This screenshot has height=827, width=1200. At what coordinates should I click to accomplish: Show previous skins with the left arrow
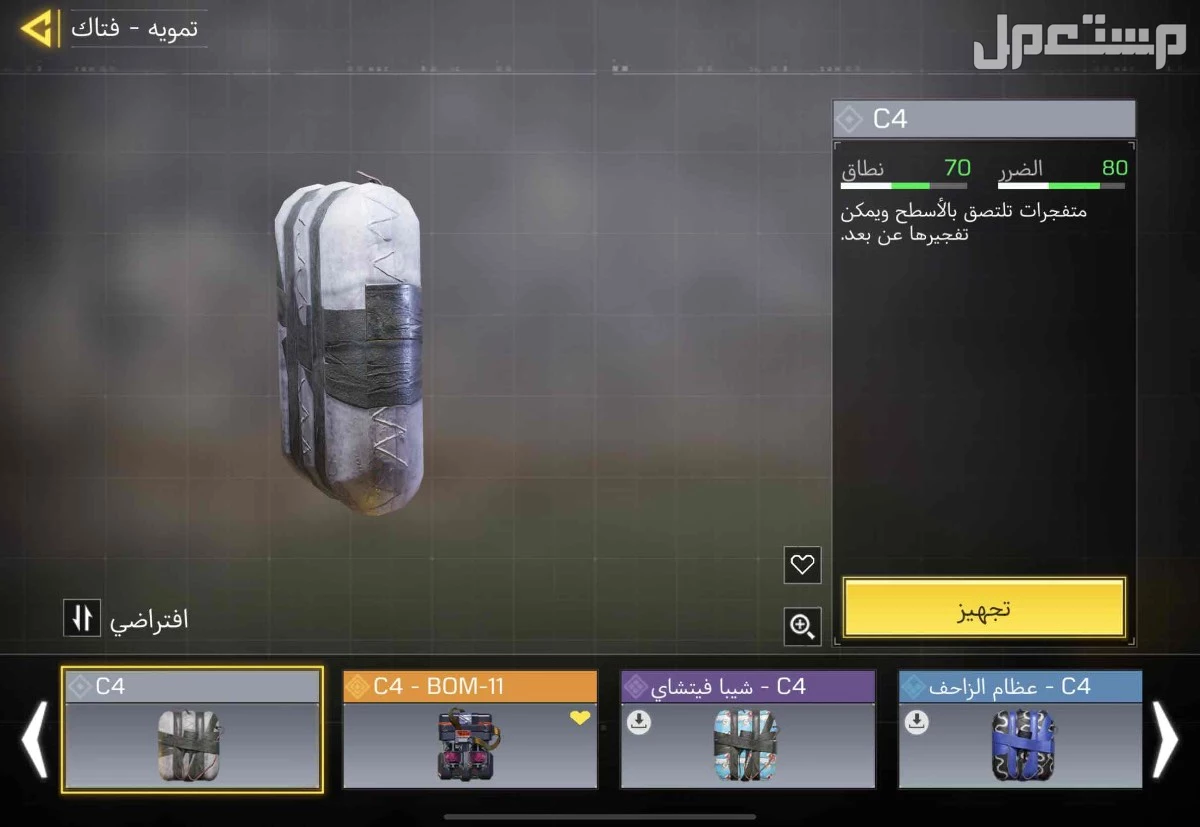[x=35, y=739]
